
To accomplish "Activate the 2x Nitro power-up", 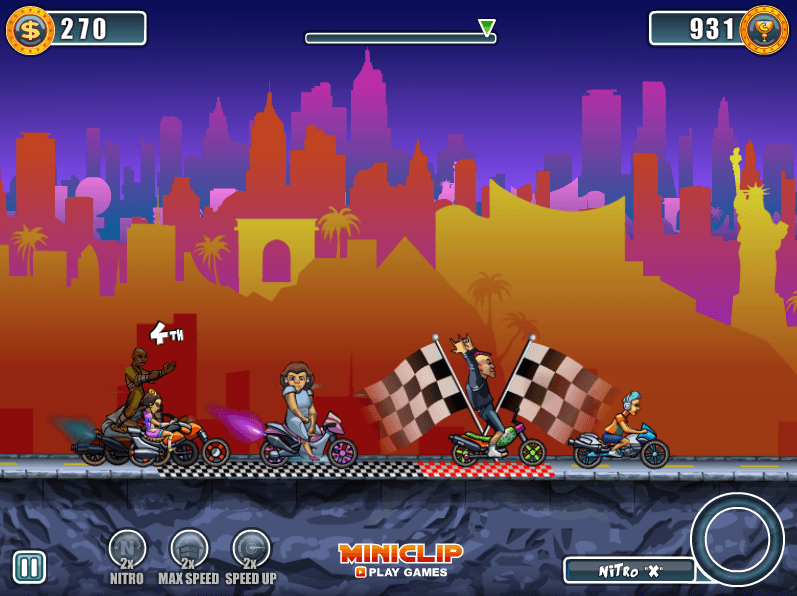I will (x=127, y=549).
